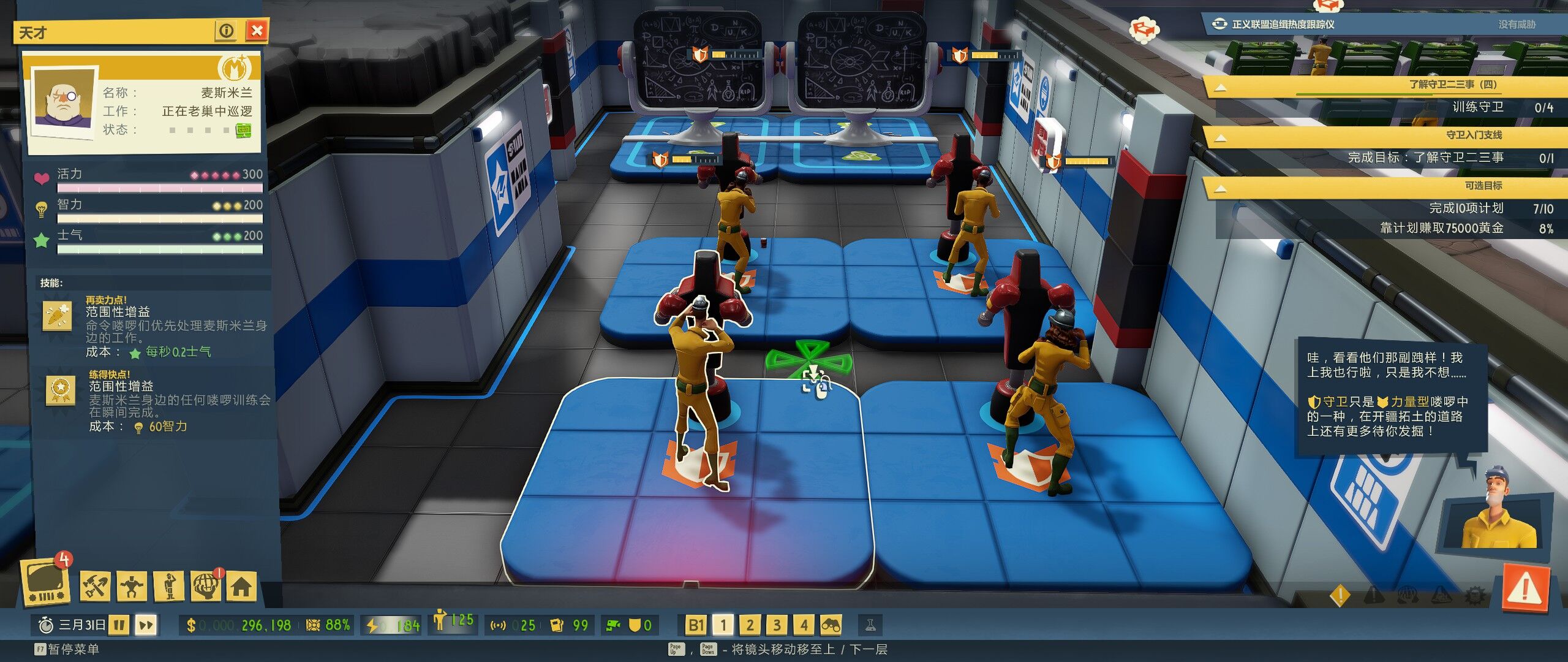Open the world stage globe menu
This screenshot has width=1568, height=662.
click(206, 587)
